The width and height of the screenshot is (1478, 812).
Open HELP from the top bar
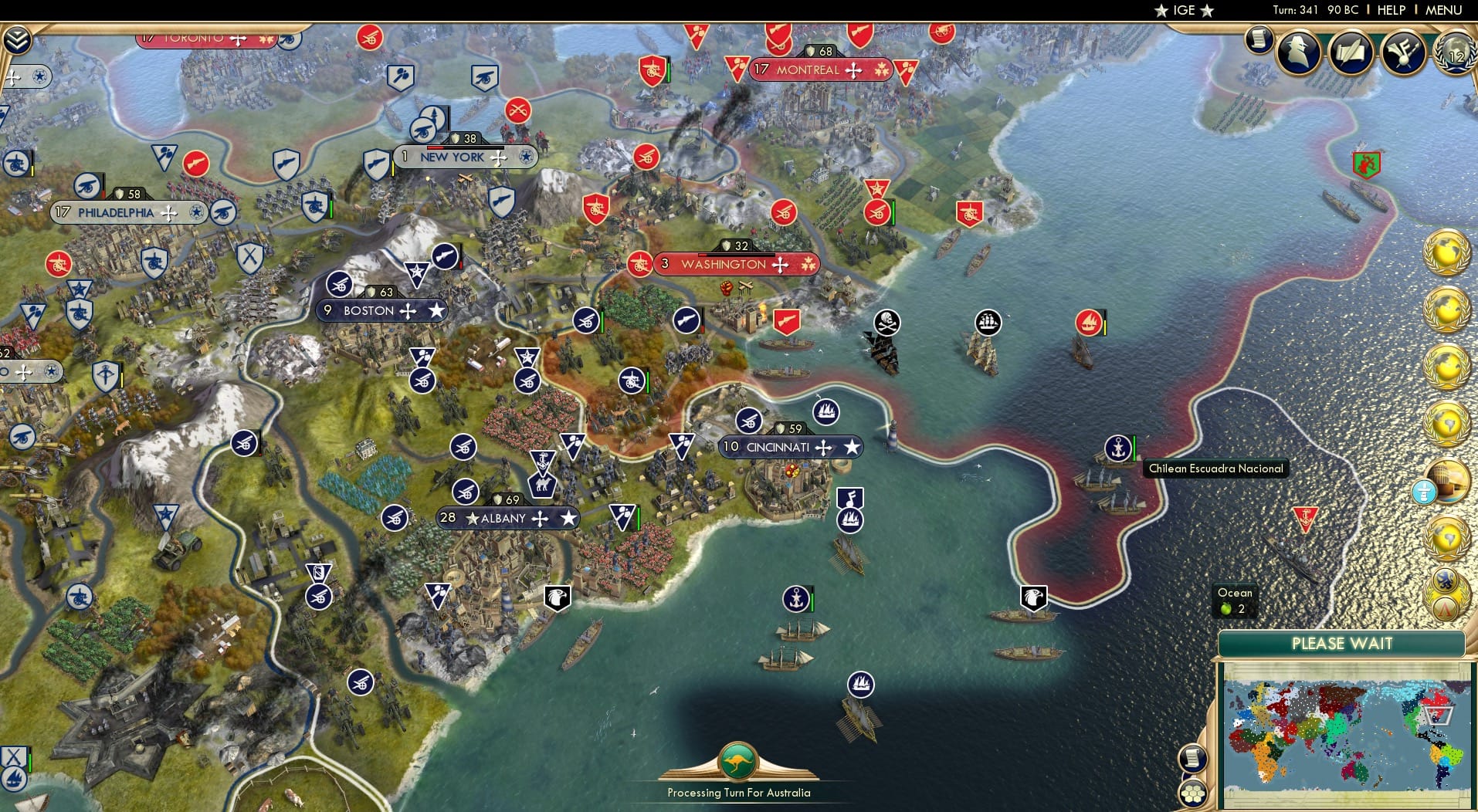pos(1392,10)
